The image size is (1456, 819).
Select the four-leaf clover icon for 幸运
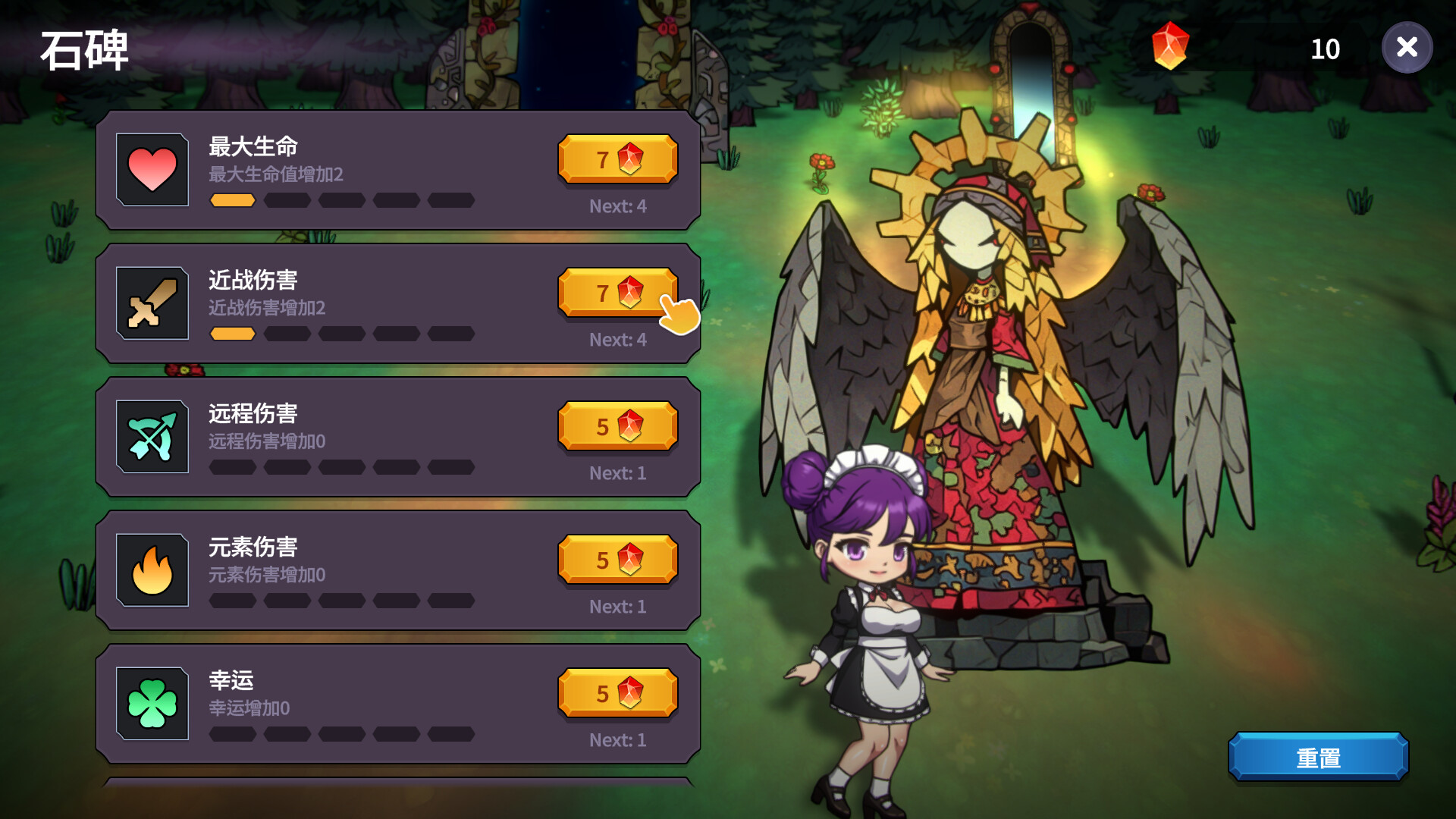click(152, 703)
